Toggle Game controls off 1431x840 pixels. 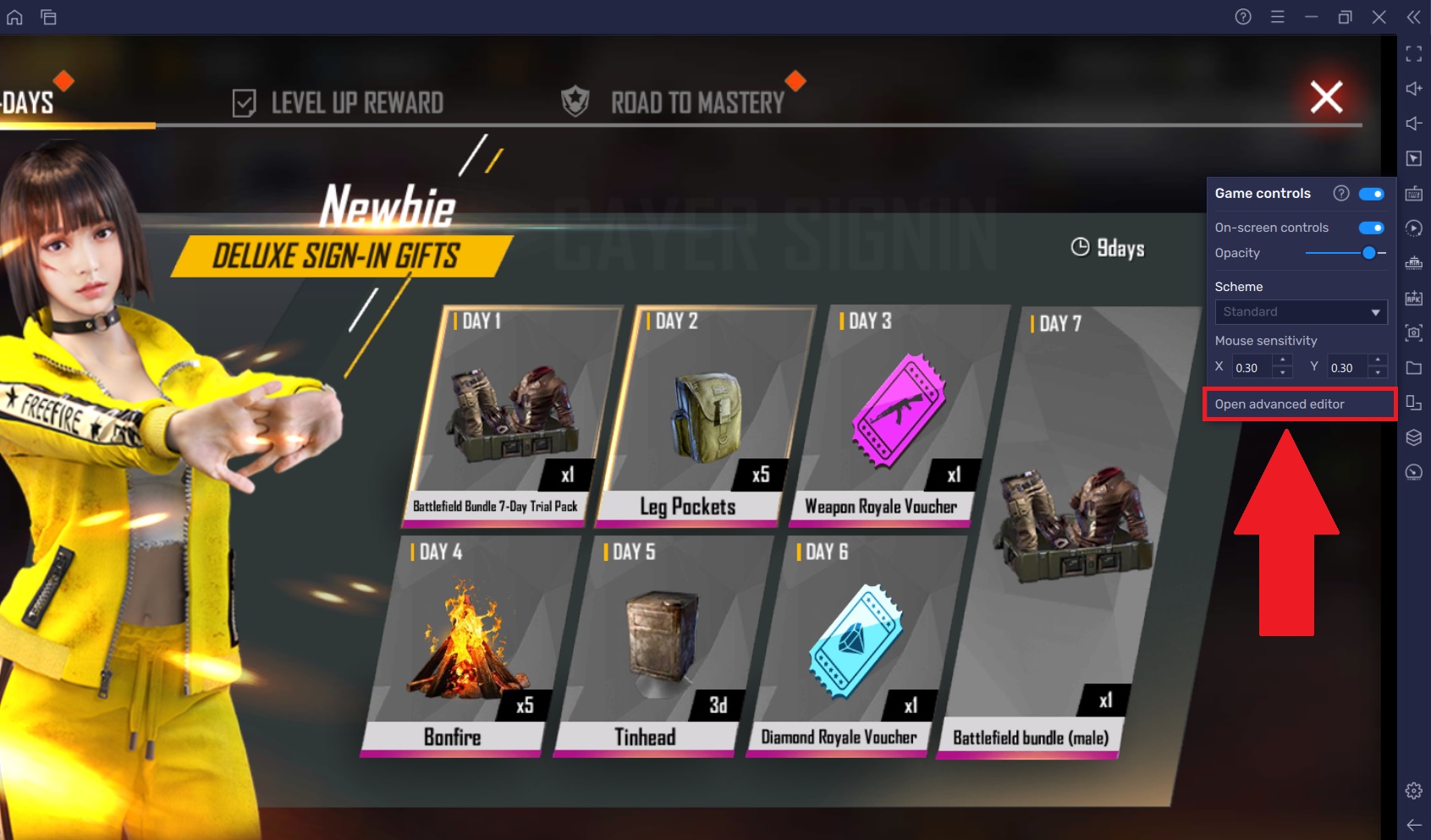pyautogui.click(x=1372, y=193)
